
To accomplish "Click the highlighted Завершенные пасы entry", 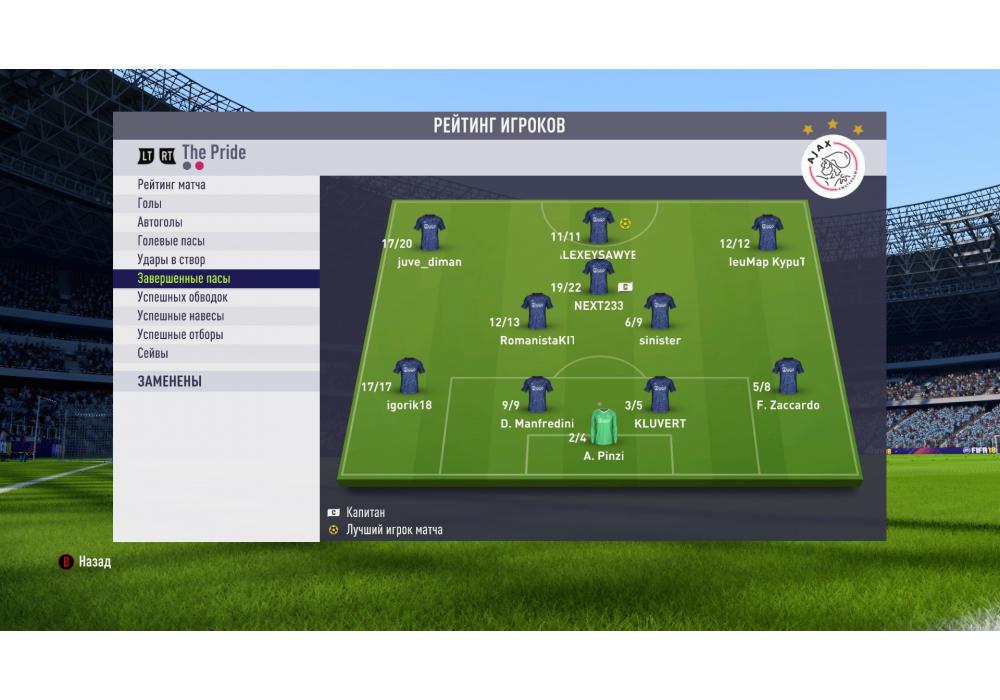I will click(x=184, y=279).
